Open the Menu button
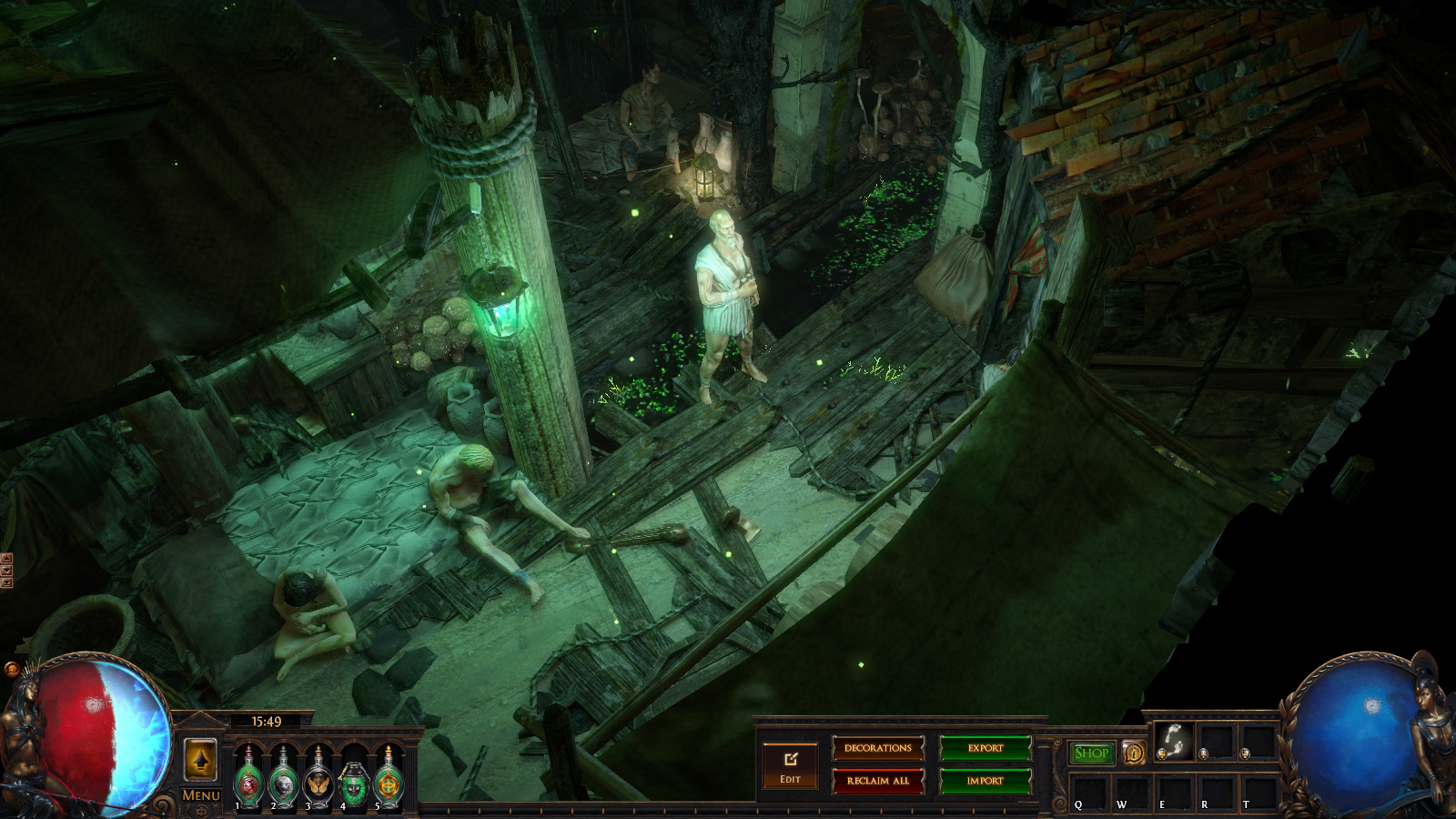1456x819 pixels. click(x=200, y=795)
